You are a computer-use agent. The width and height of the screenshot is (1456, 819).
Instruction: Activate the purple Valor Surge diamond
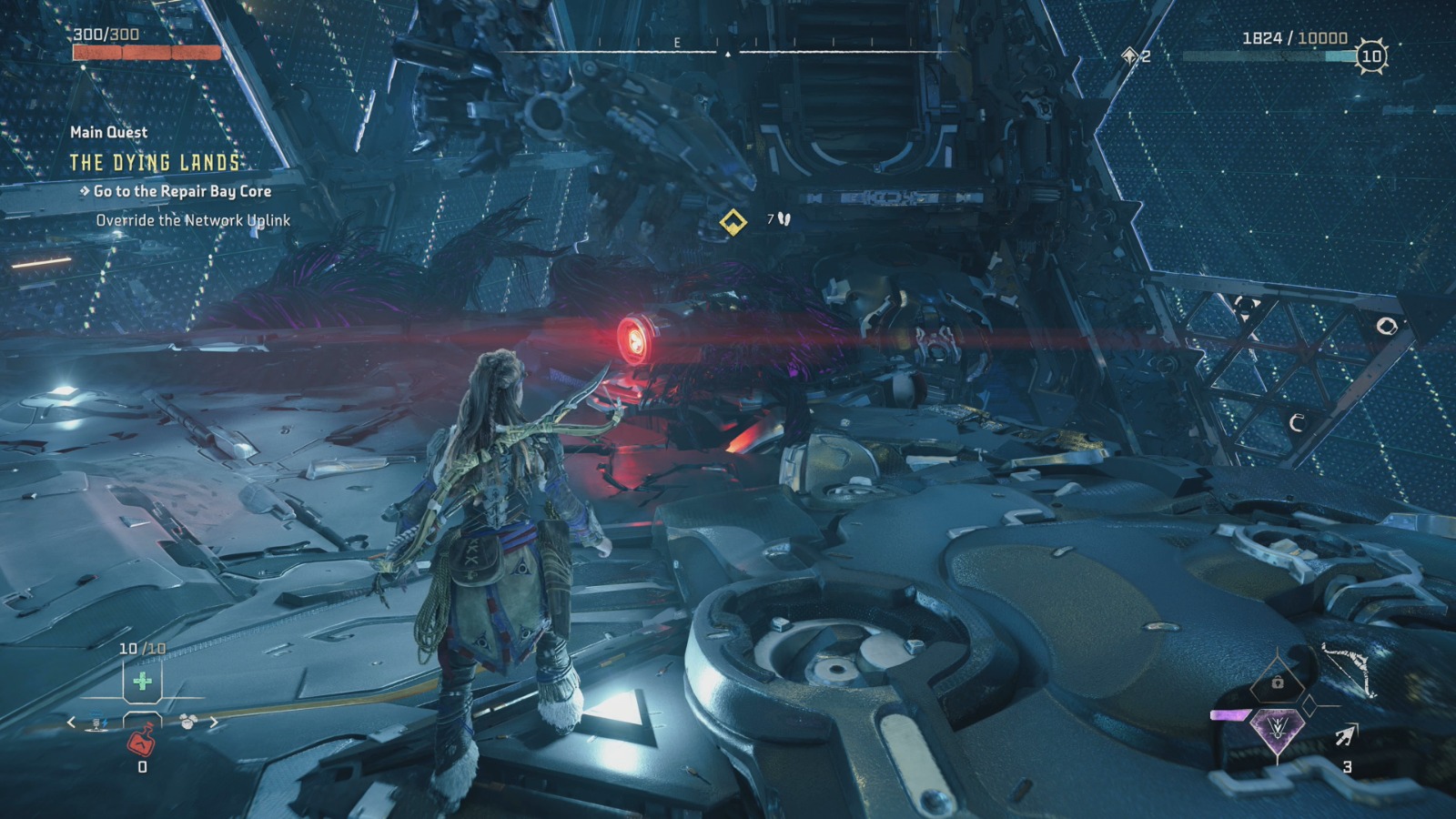pos(1276,728)
